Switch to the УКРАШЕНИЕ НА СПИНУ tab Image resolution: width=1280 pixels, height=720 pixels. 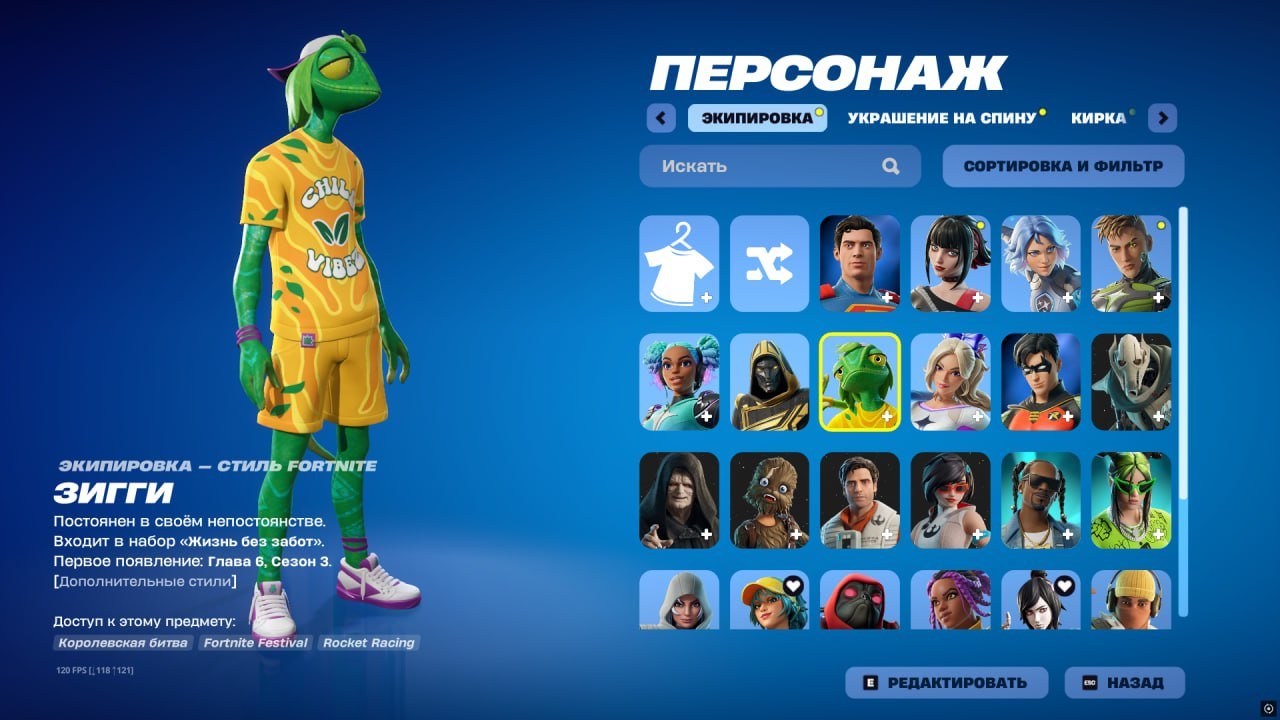point(941,117)
